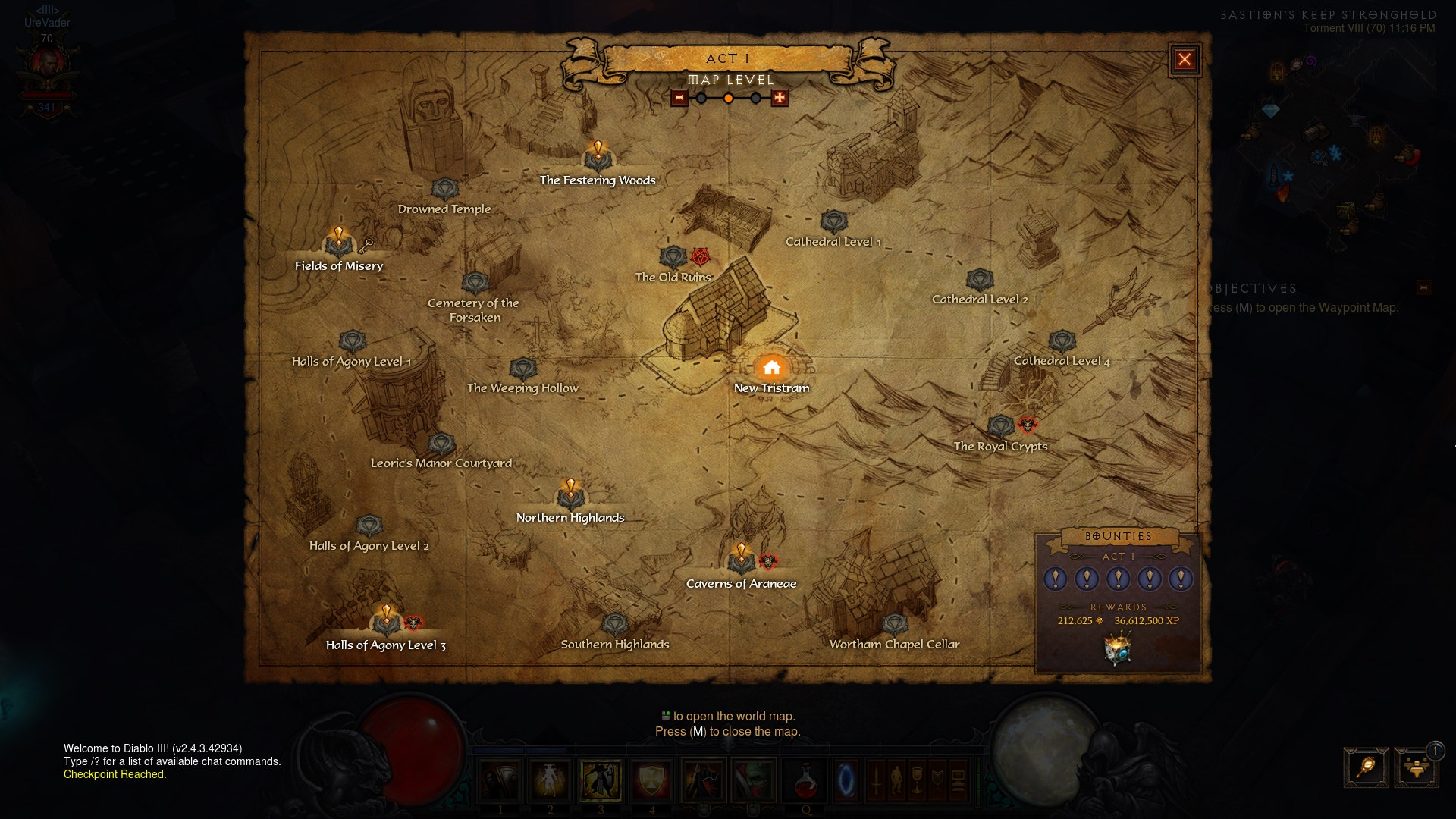This screenshot has height=819, width=1456.
Task: Go to the Leoric's Manor Courtyard waypoint
Action: [x=441, y=444]
